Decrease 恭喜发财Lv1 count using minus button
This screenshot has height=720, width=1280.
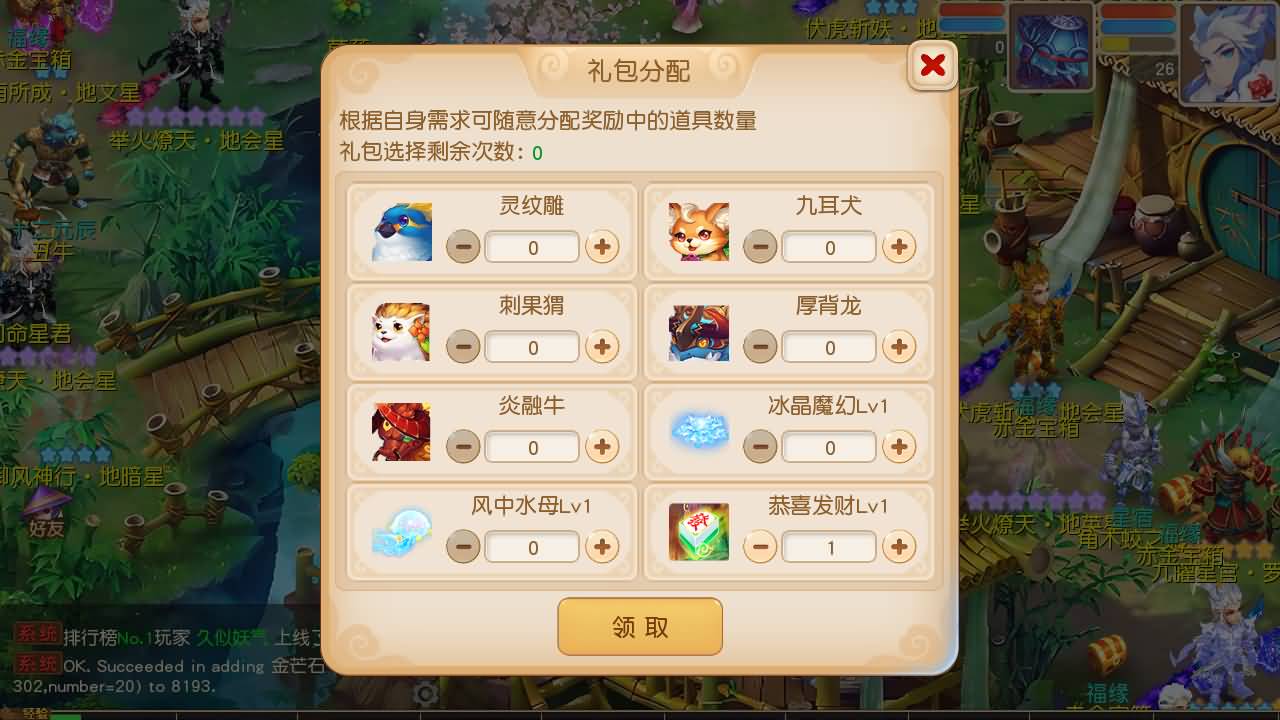tap(760, 547)
